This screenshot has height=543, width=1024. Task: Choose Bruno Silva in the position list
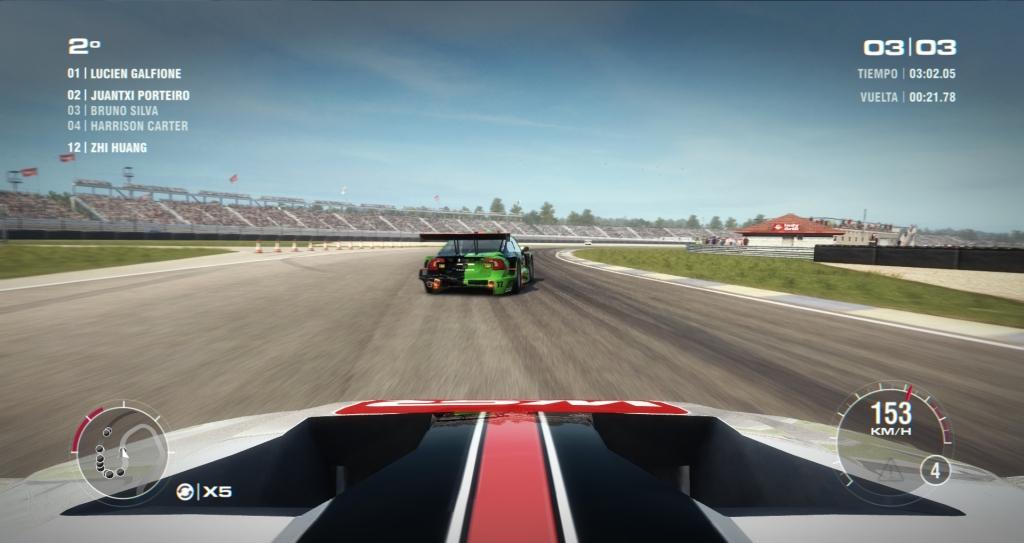(113, 110)
